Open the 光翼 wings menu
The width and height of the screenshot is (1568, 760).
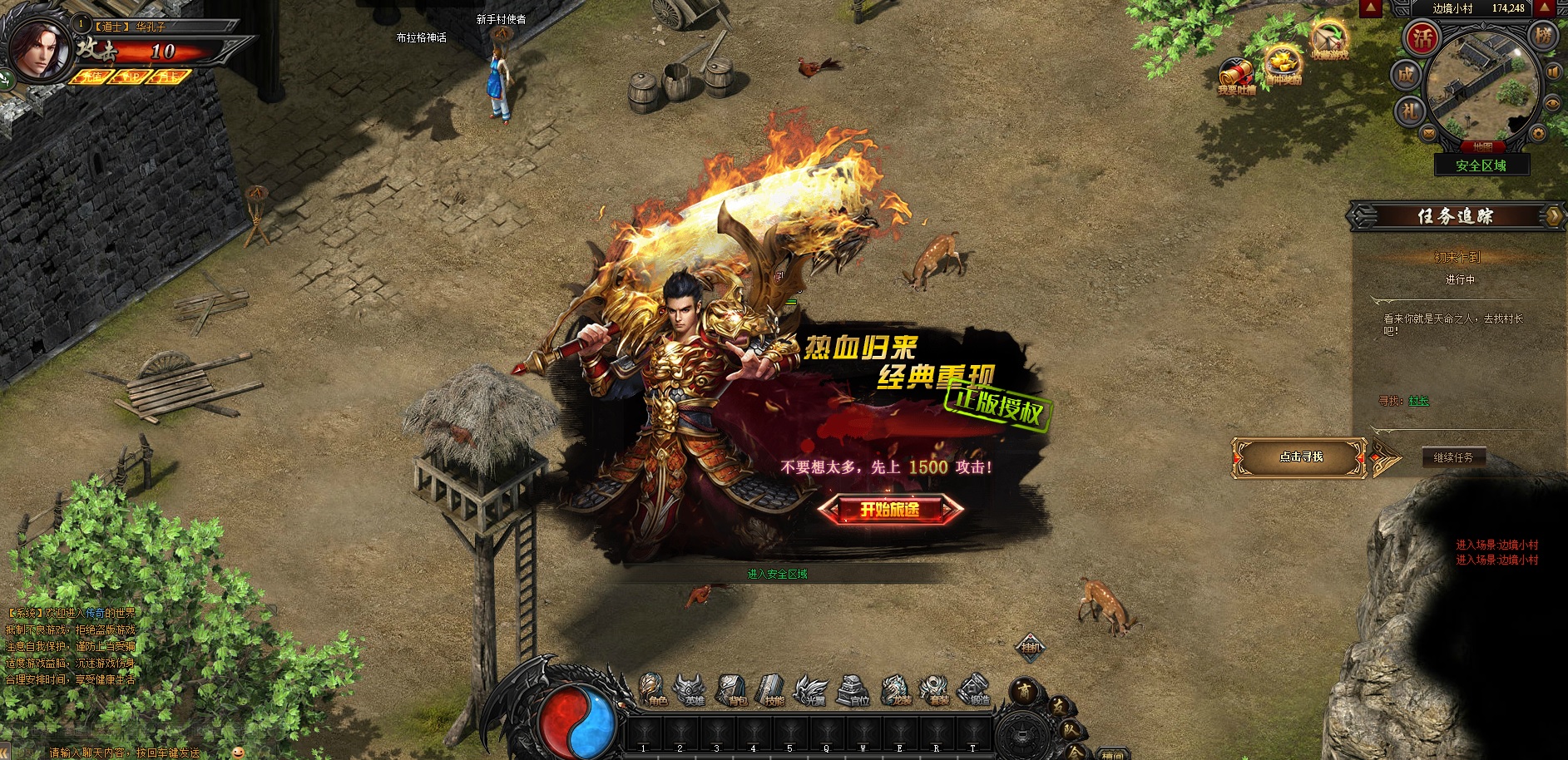click(x=812, y=690)
